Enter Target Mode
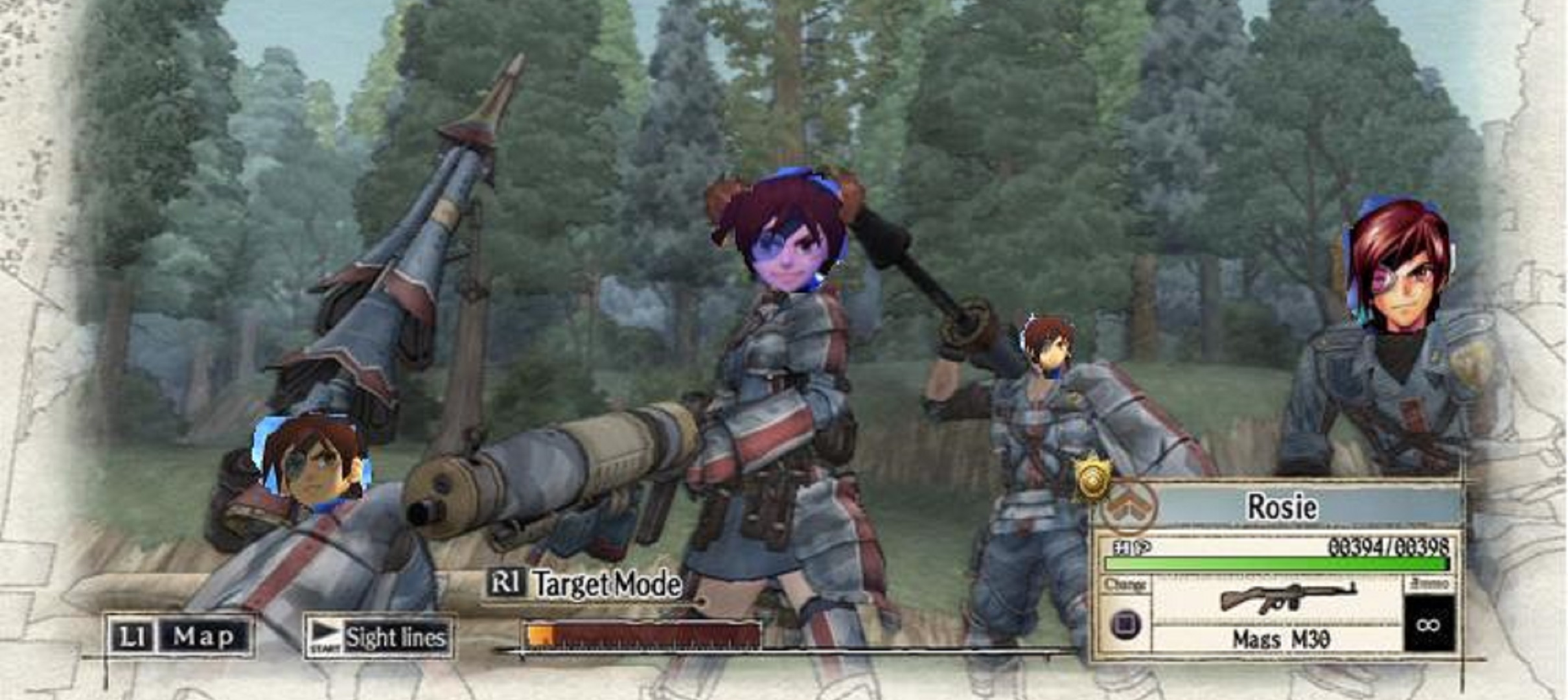 [x=585, y=585]
